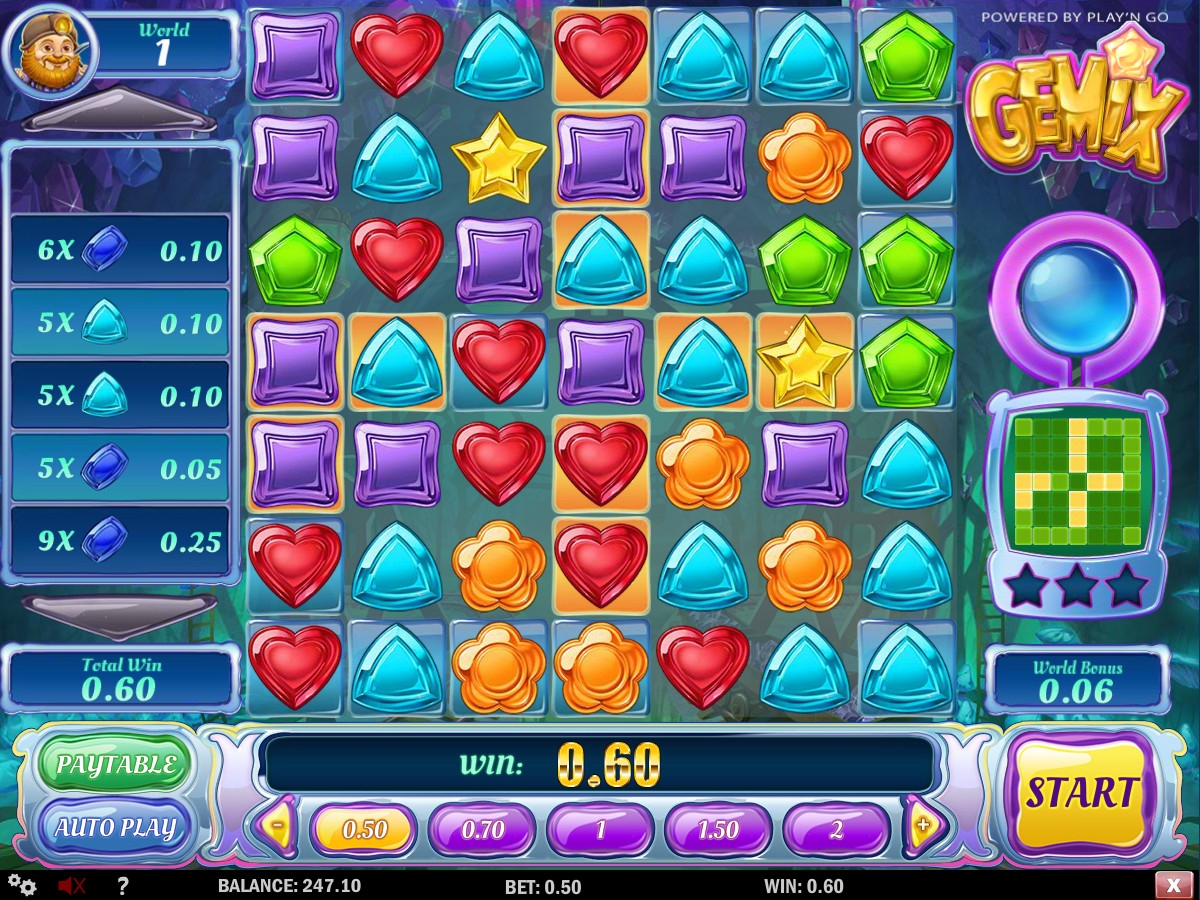Pick the 1.50 bet option
1200x900 pixels.
[718, 829]
